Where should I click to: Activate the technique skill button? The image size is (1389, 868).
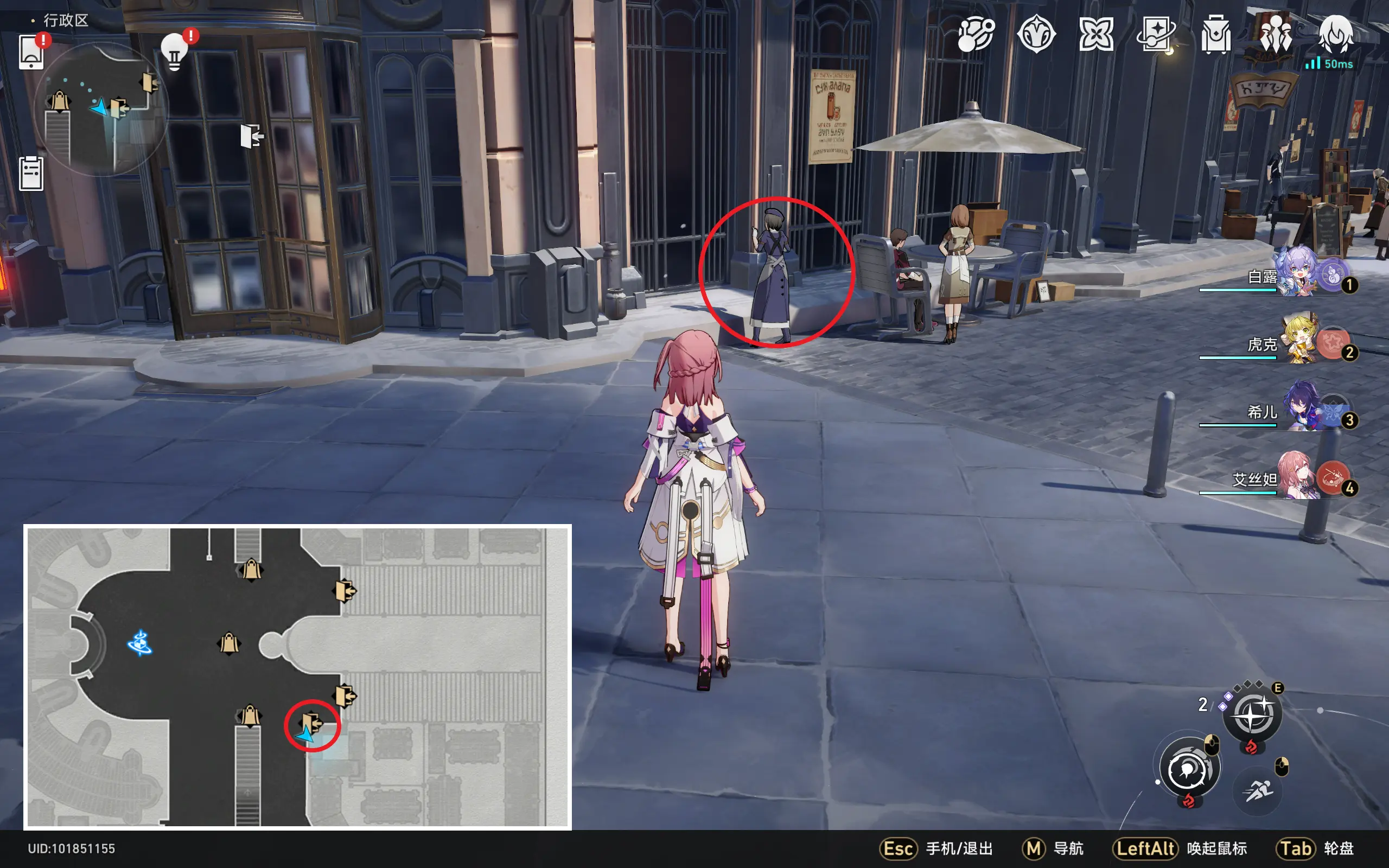1252,714
